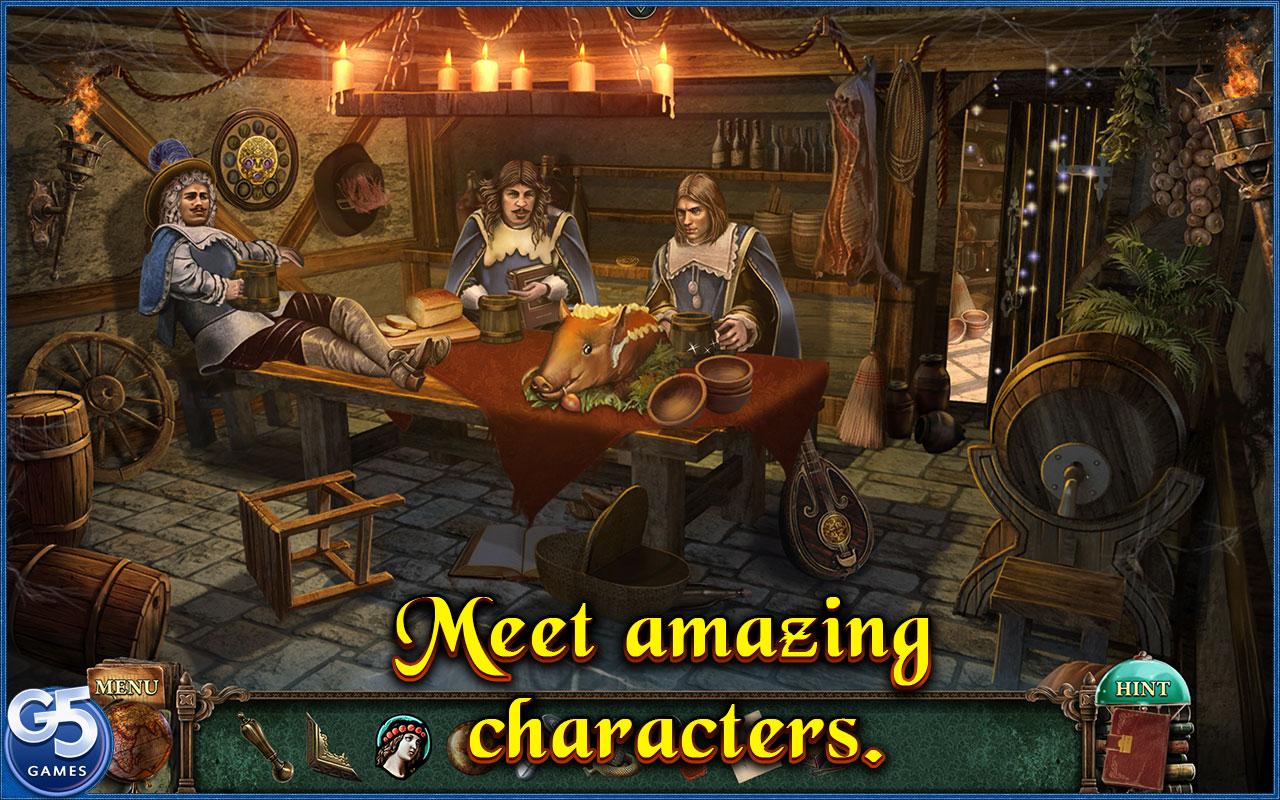Click the mandolin leaning against the bench

tap(825, 520)
